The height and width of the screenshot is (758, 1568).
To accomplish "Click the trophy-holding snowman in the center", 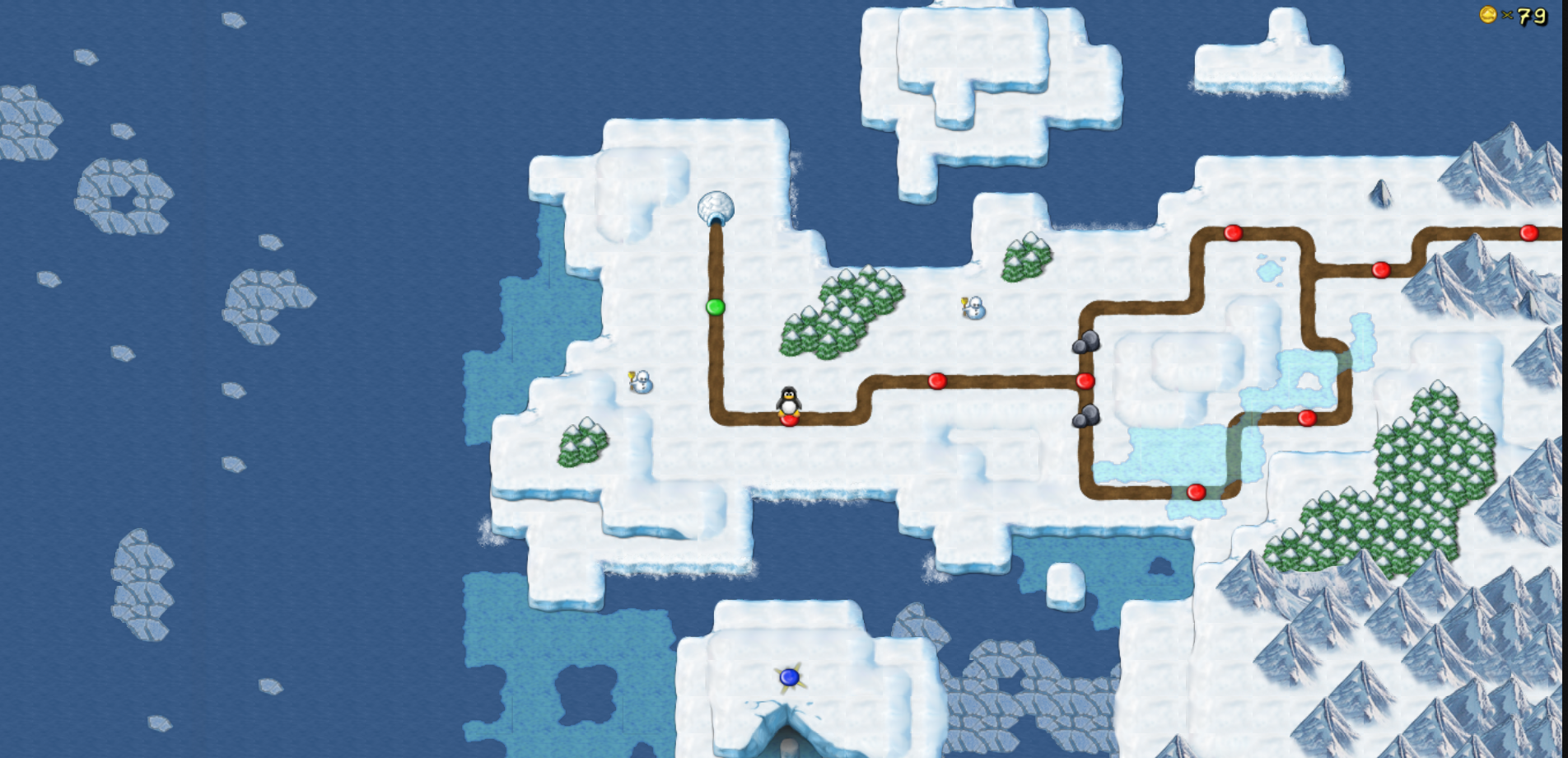I will (973, 309).
